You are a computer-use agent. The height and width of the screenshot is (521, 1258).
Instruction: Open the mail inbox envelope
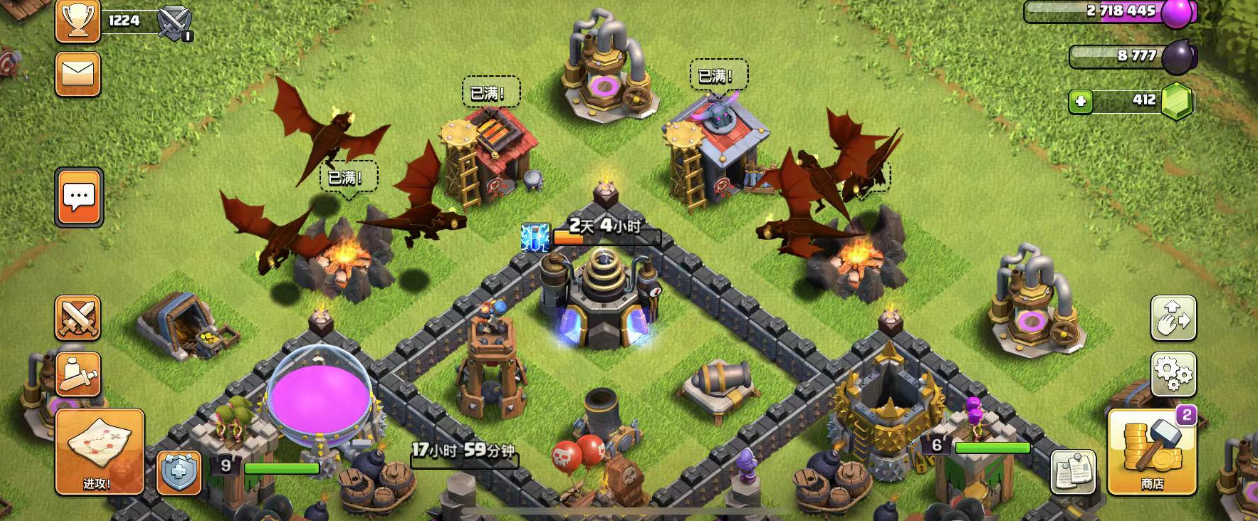tap(77, 73)
